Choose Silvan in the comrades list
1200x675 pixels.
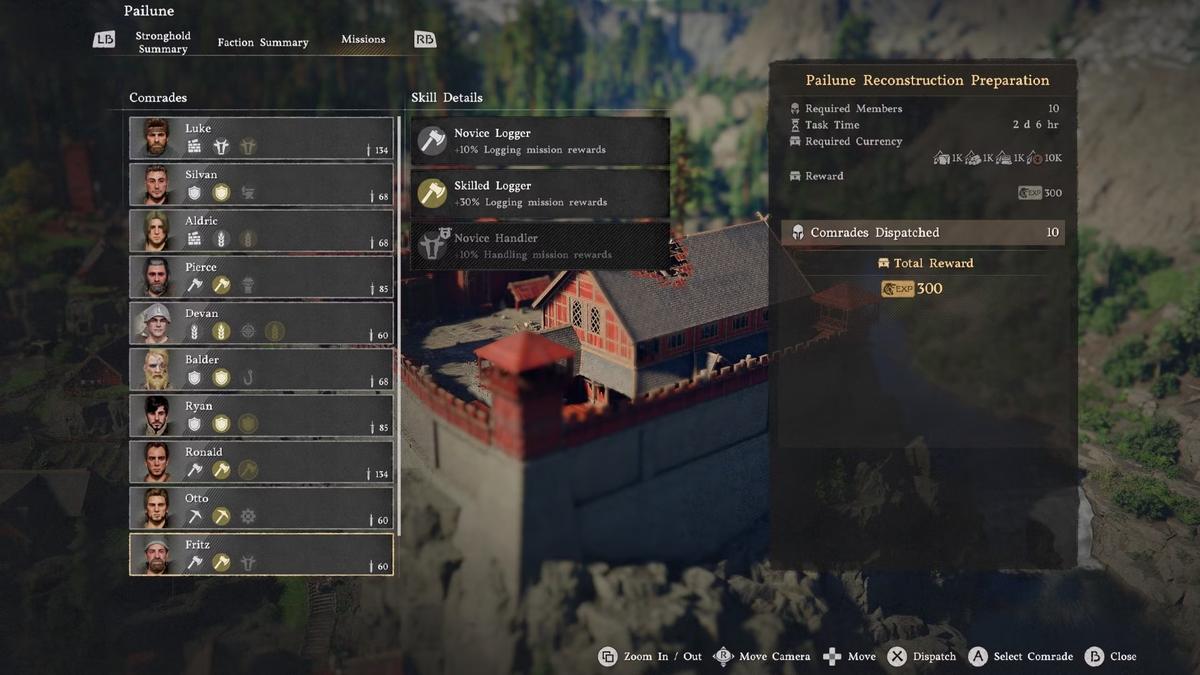(x=261, y=184)
